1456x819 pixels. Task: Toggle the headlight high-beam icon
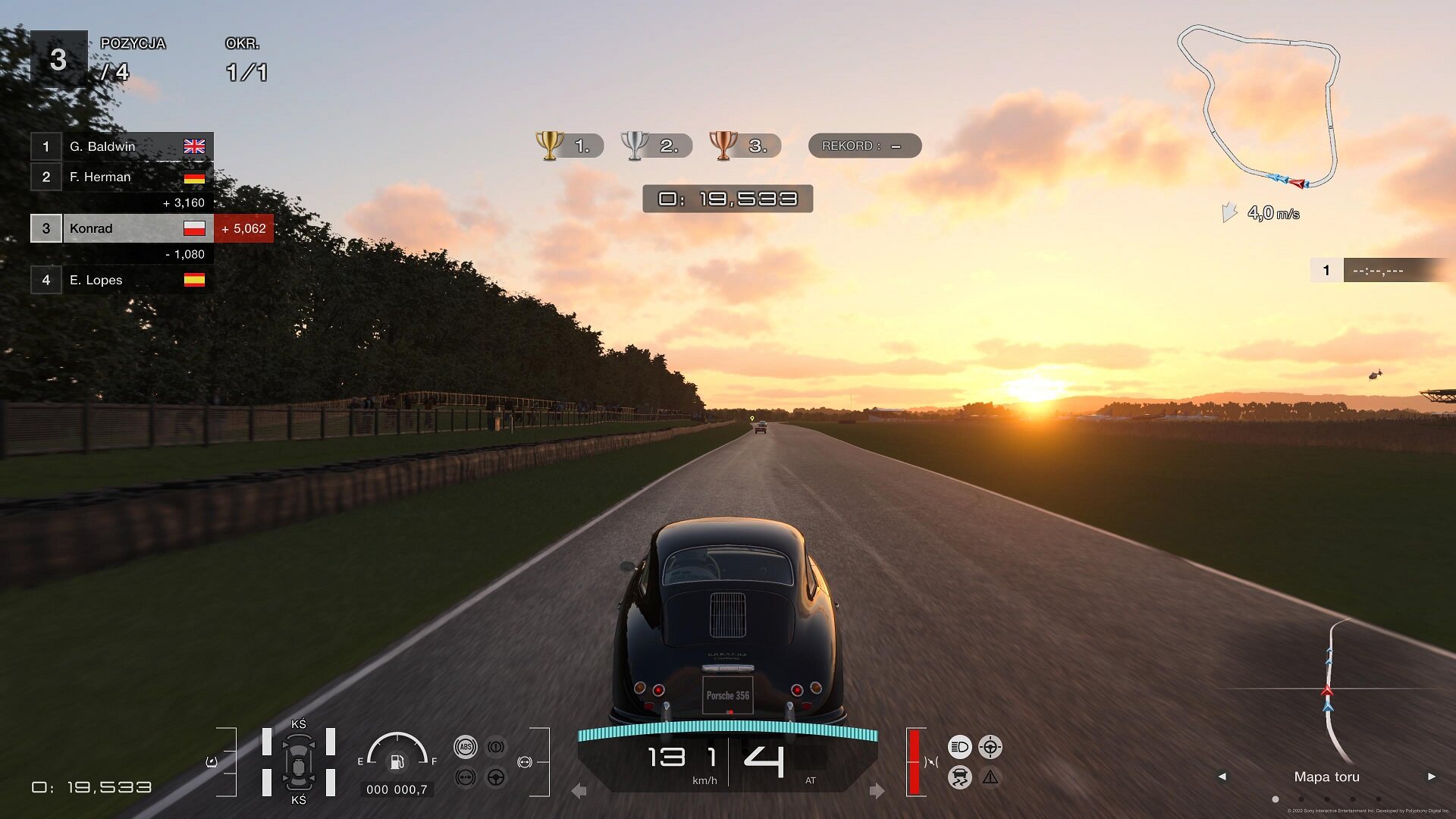tap(959, 747)
